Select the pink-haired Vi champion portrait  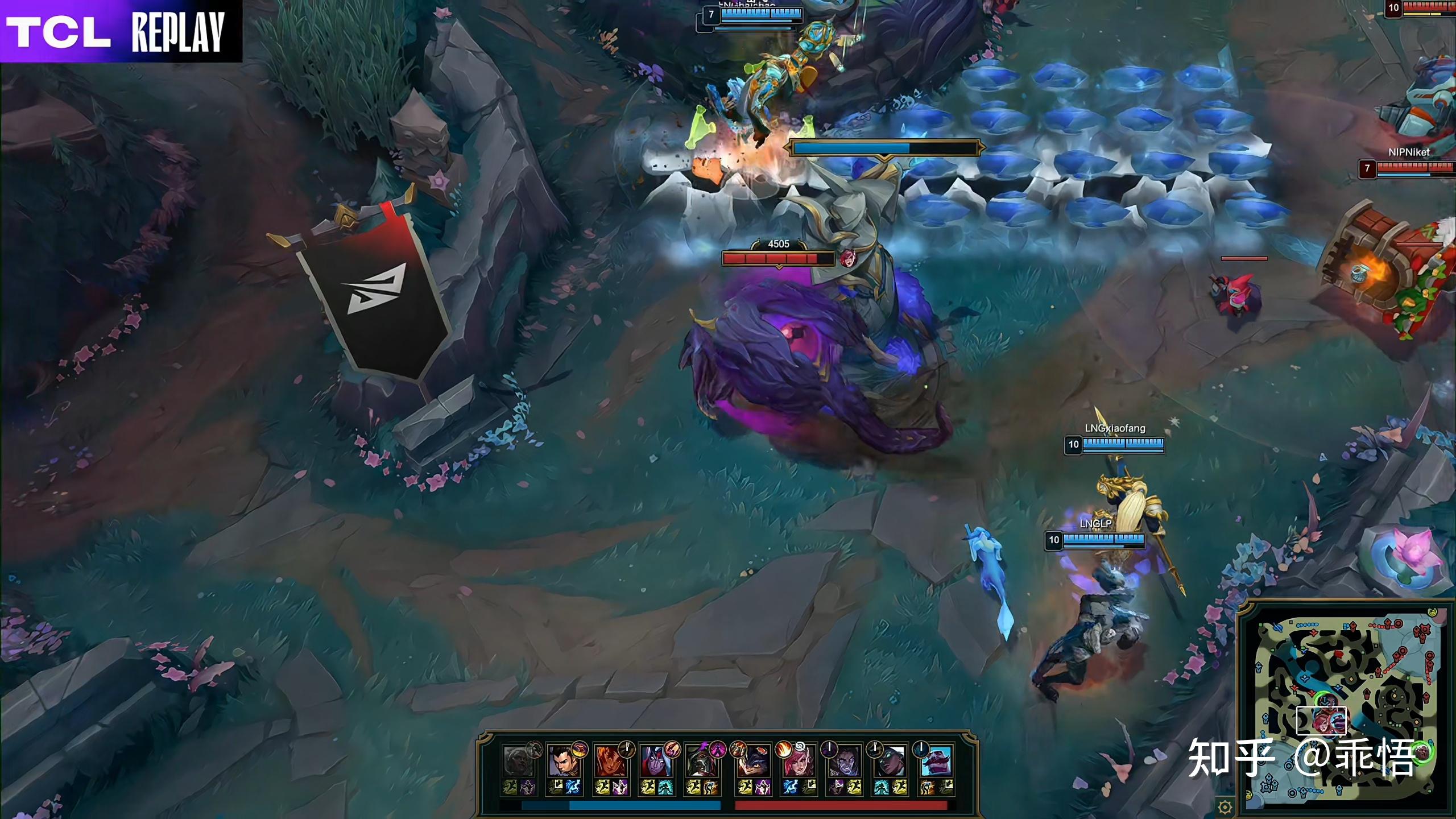coord(798,762)
